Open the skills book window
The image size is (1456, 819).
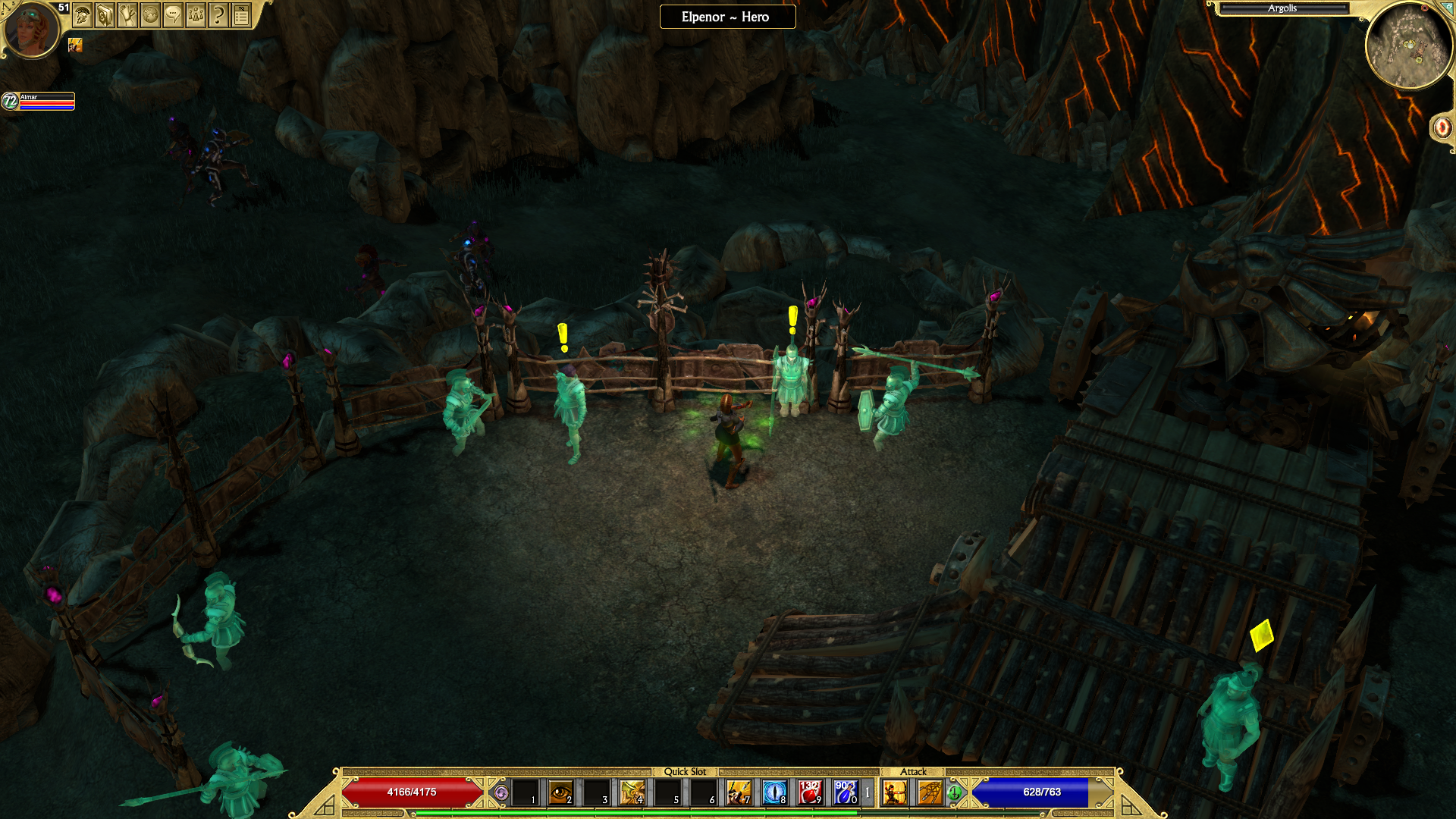[x=105, y=14]
